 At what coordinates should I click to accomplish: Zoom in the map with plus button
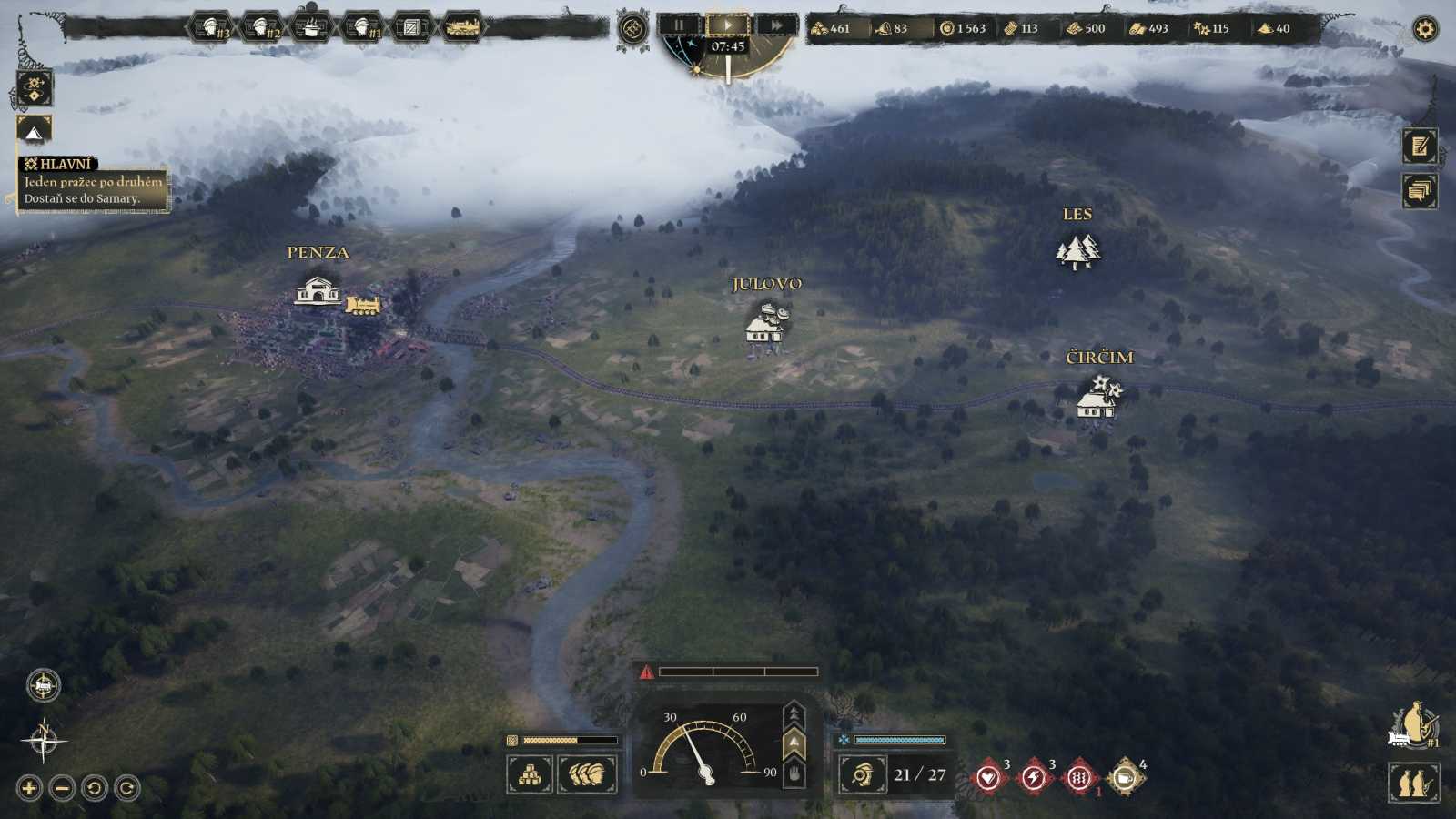[29, 788]
